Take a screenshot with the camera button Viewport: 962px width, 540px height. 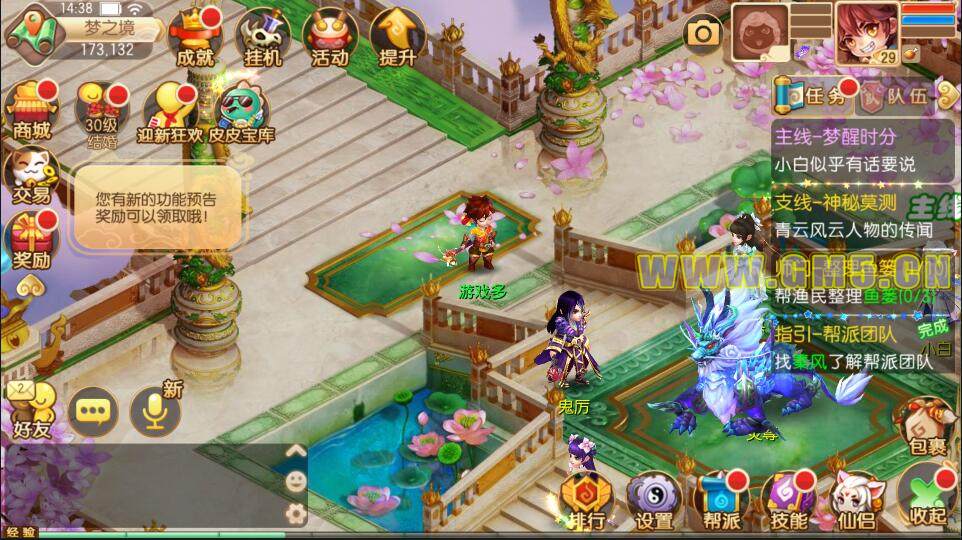(703, 34)
